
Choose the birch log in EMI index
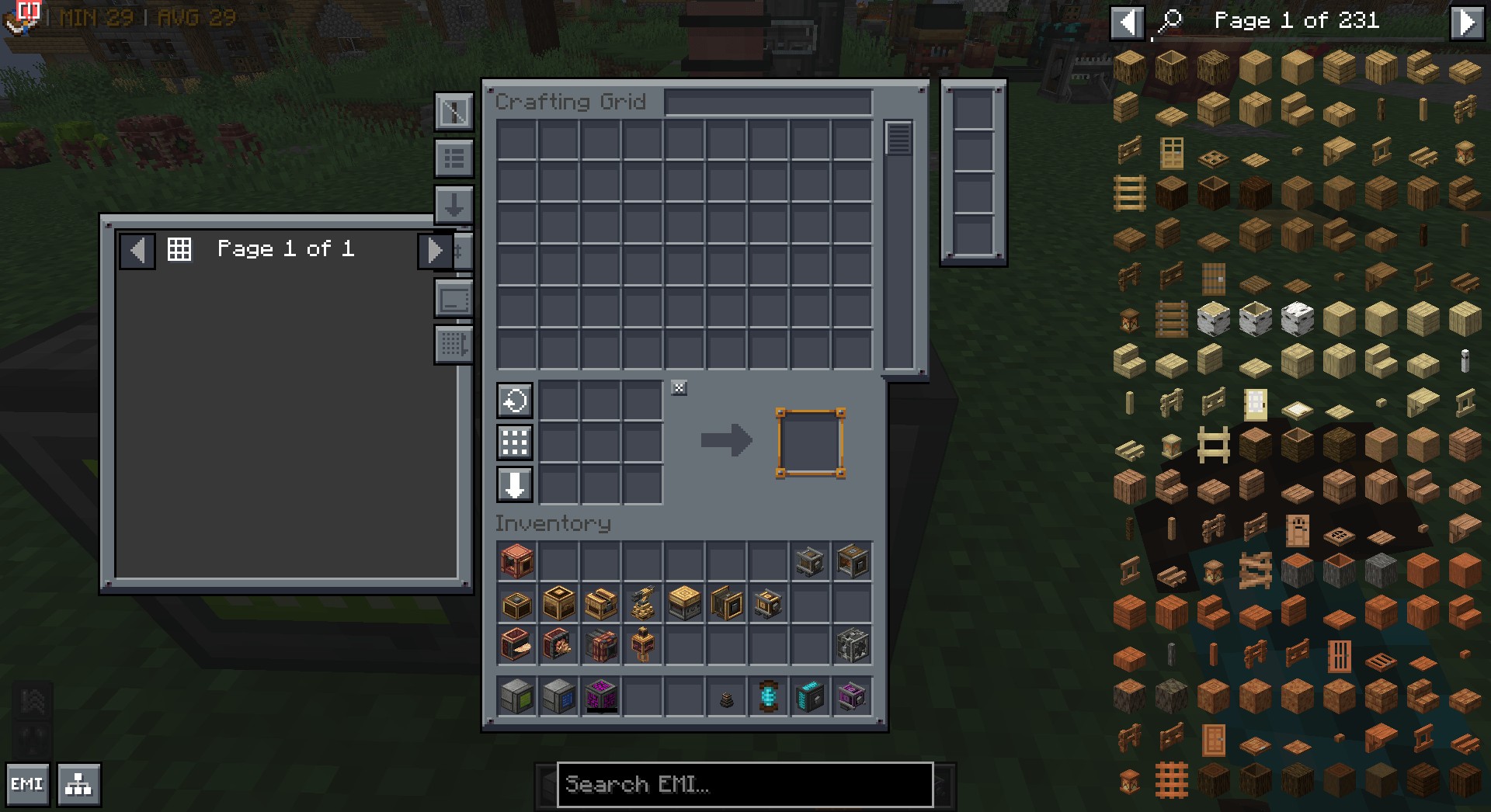pos(1213,318)
